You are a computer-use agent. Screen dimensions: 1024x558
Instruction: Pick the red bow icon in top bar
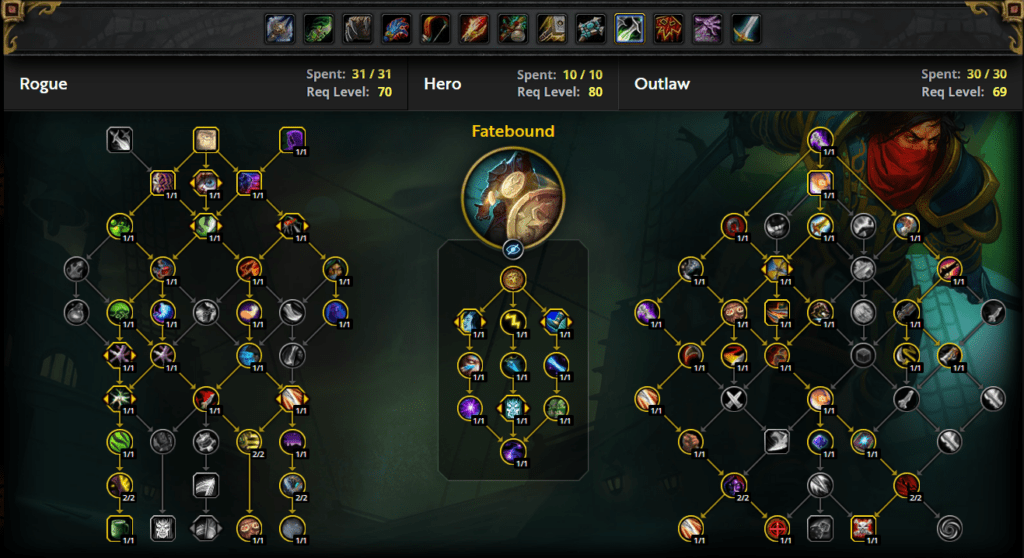click(435, 28)
